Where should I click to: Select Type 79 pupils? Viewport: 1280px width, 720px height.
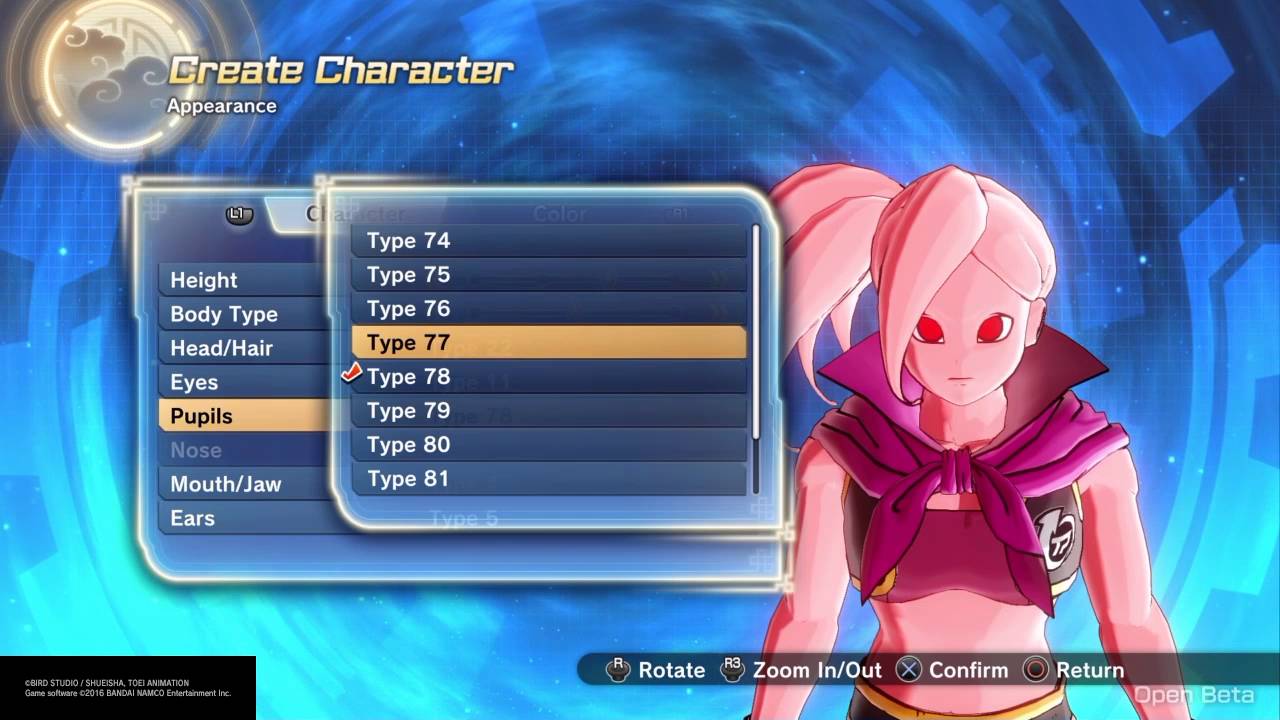point(548,411)
